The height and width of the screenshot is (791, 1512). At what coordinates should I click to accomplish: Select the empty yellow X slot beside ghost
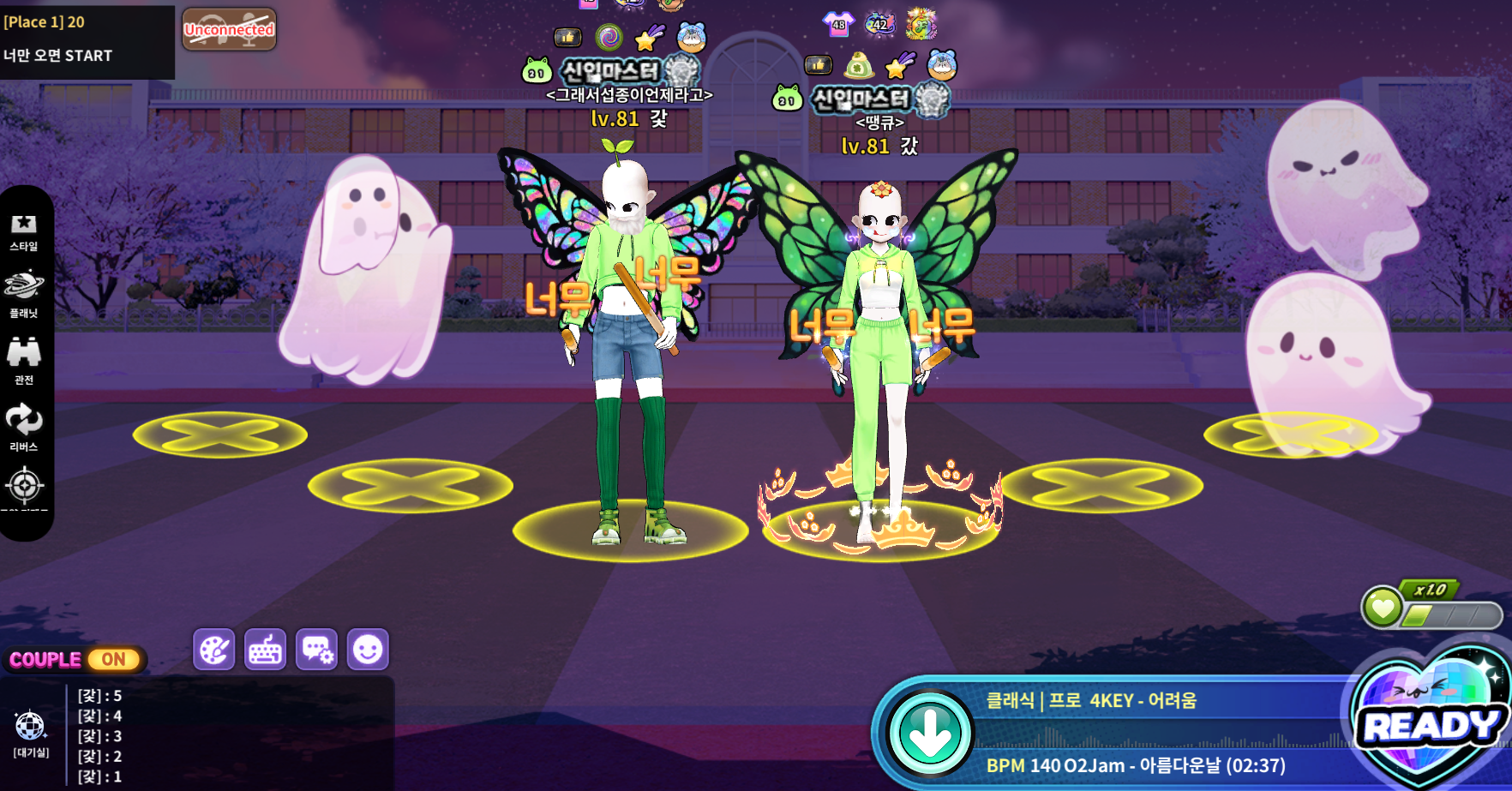[x=220, y=434]
